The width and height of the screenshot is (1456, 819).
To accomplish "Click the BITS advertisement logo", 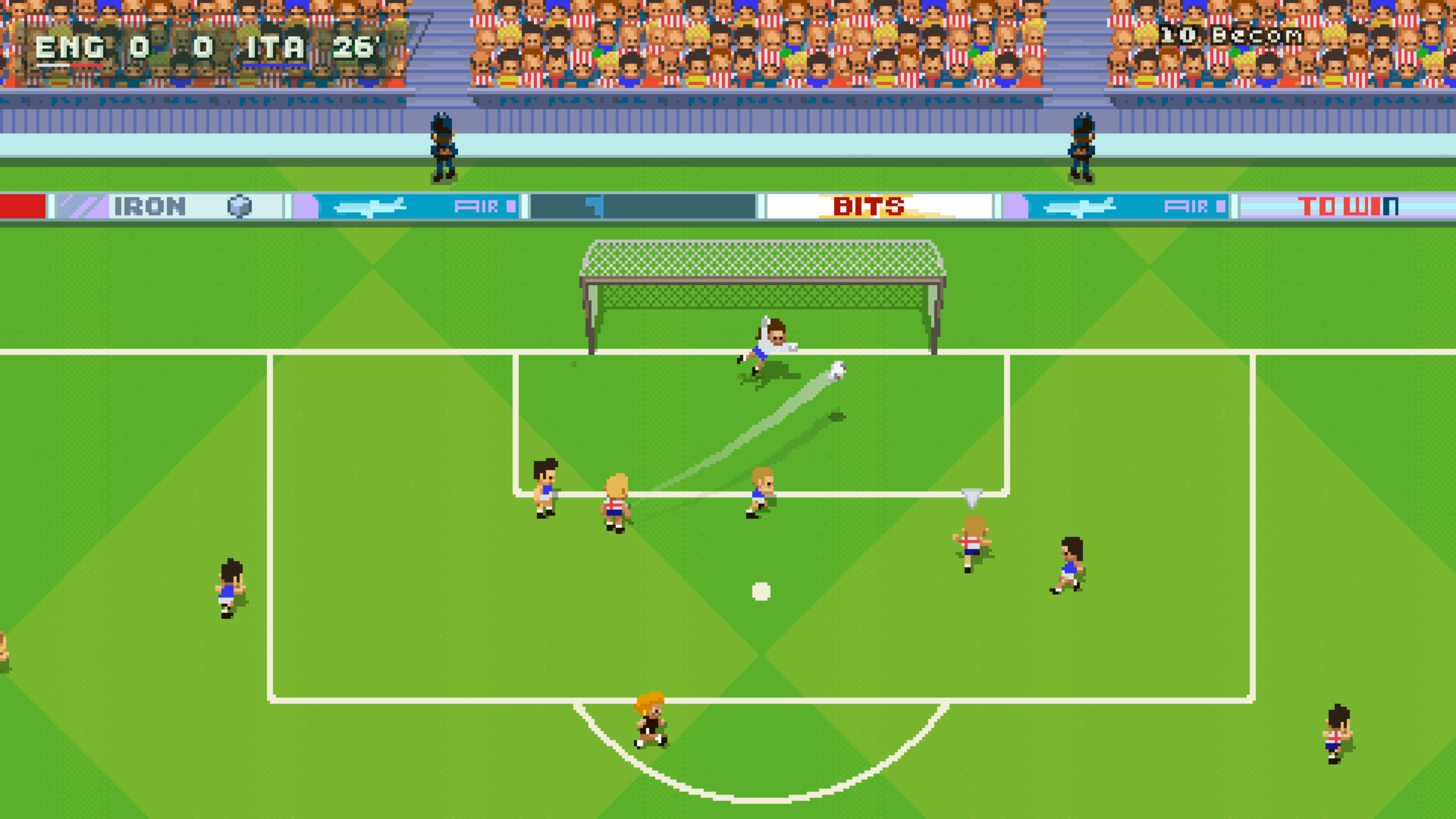I will pyautogui.click(x=868, y=206).
